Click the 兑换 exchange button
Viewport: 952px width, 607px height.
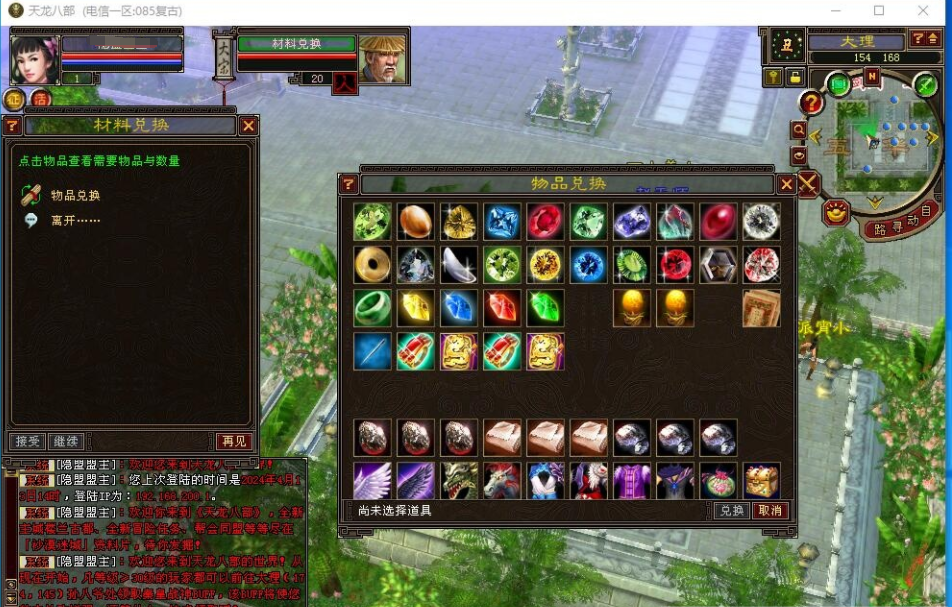point(732,510)
